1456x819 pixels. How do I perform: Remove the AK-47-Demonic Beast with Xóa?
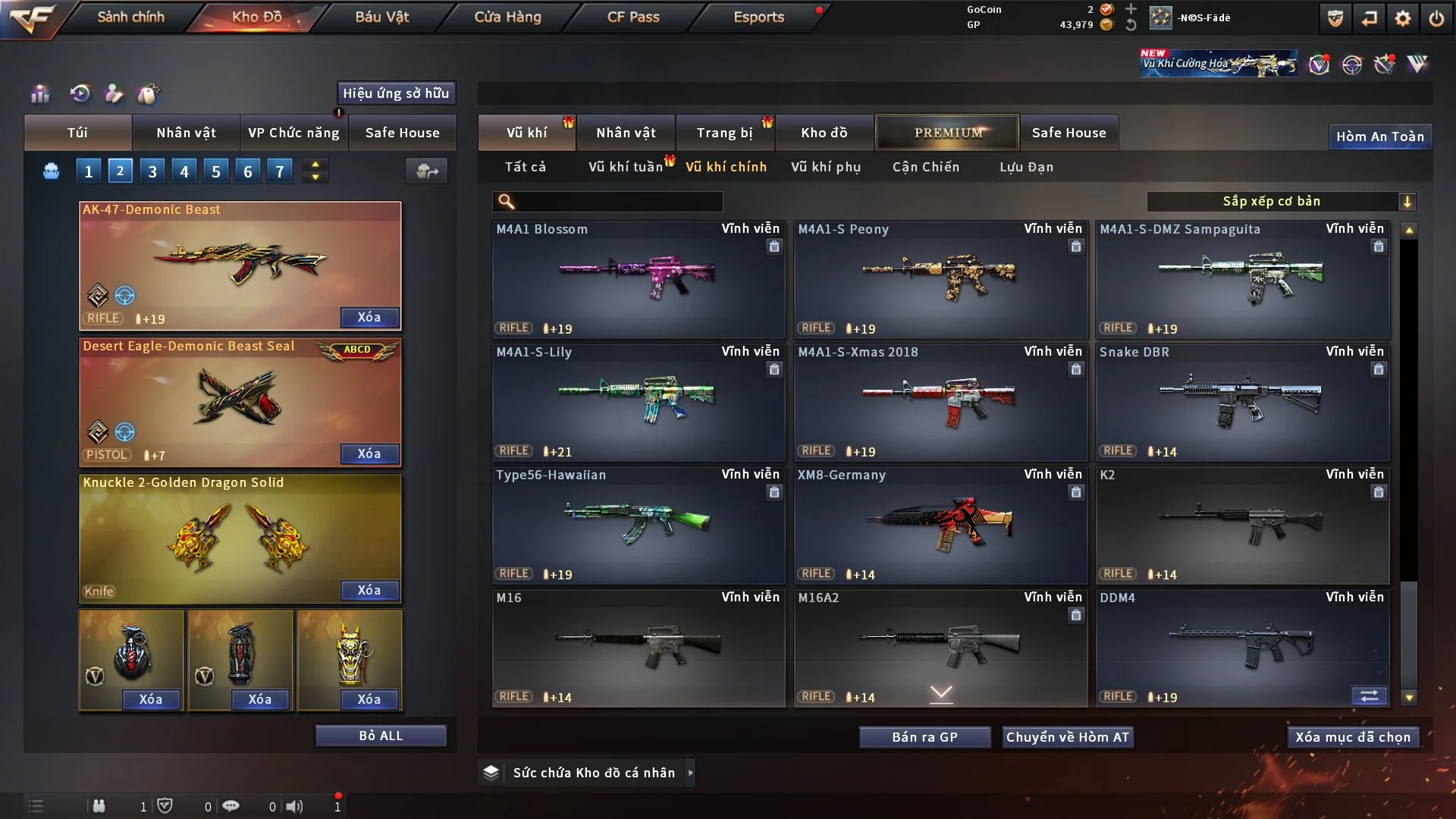click(369, 317)
